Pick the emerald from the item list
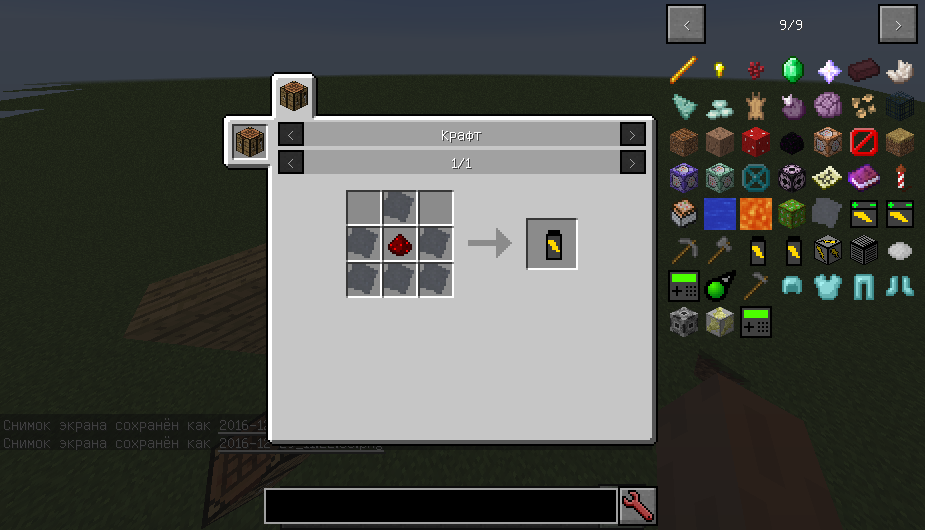 point(792,70)
